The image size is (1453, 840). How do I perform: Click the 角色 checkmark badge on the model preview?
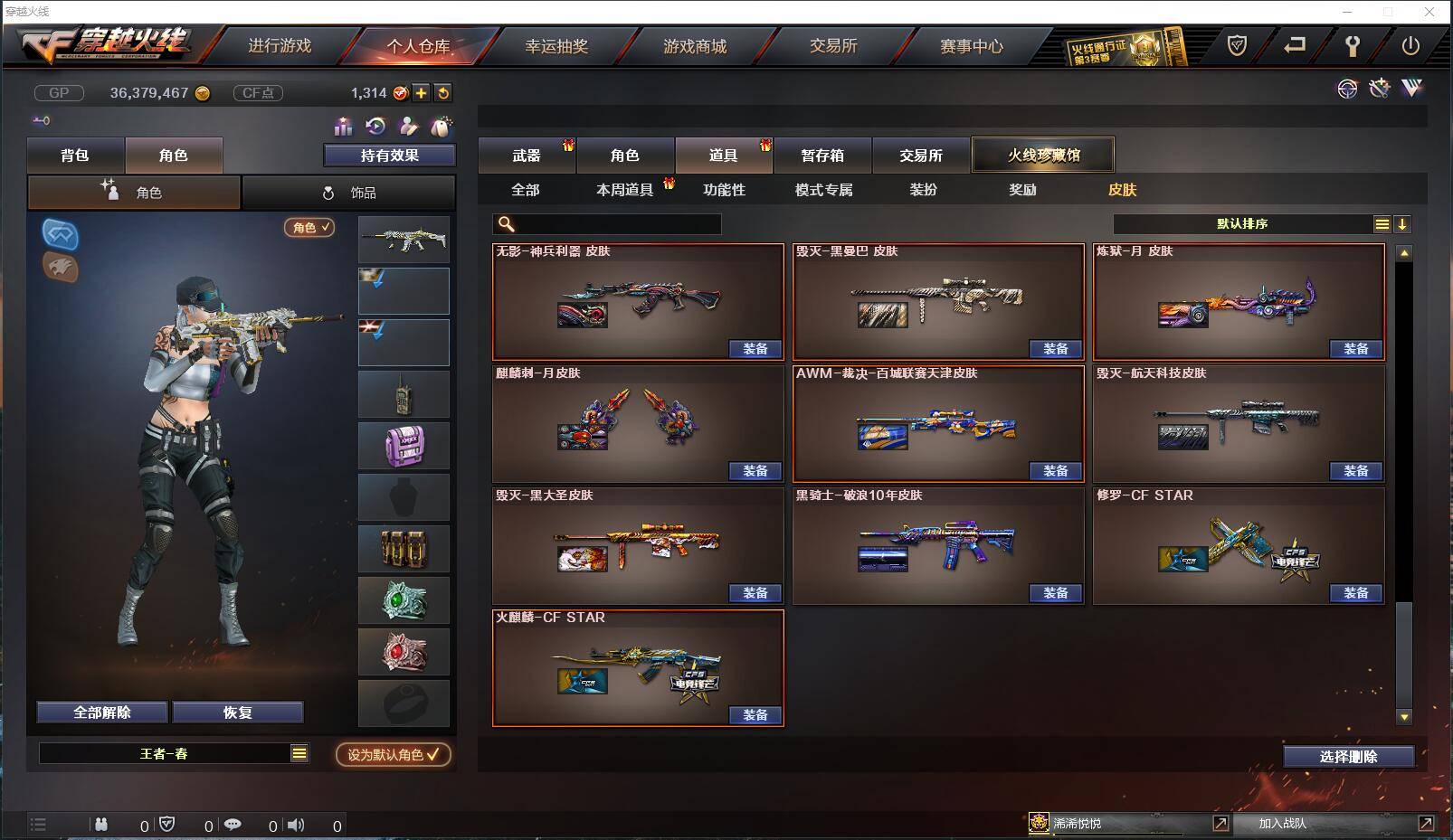pos(307,229)
